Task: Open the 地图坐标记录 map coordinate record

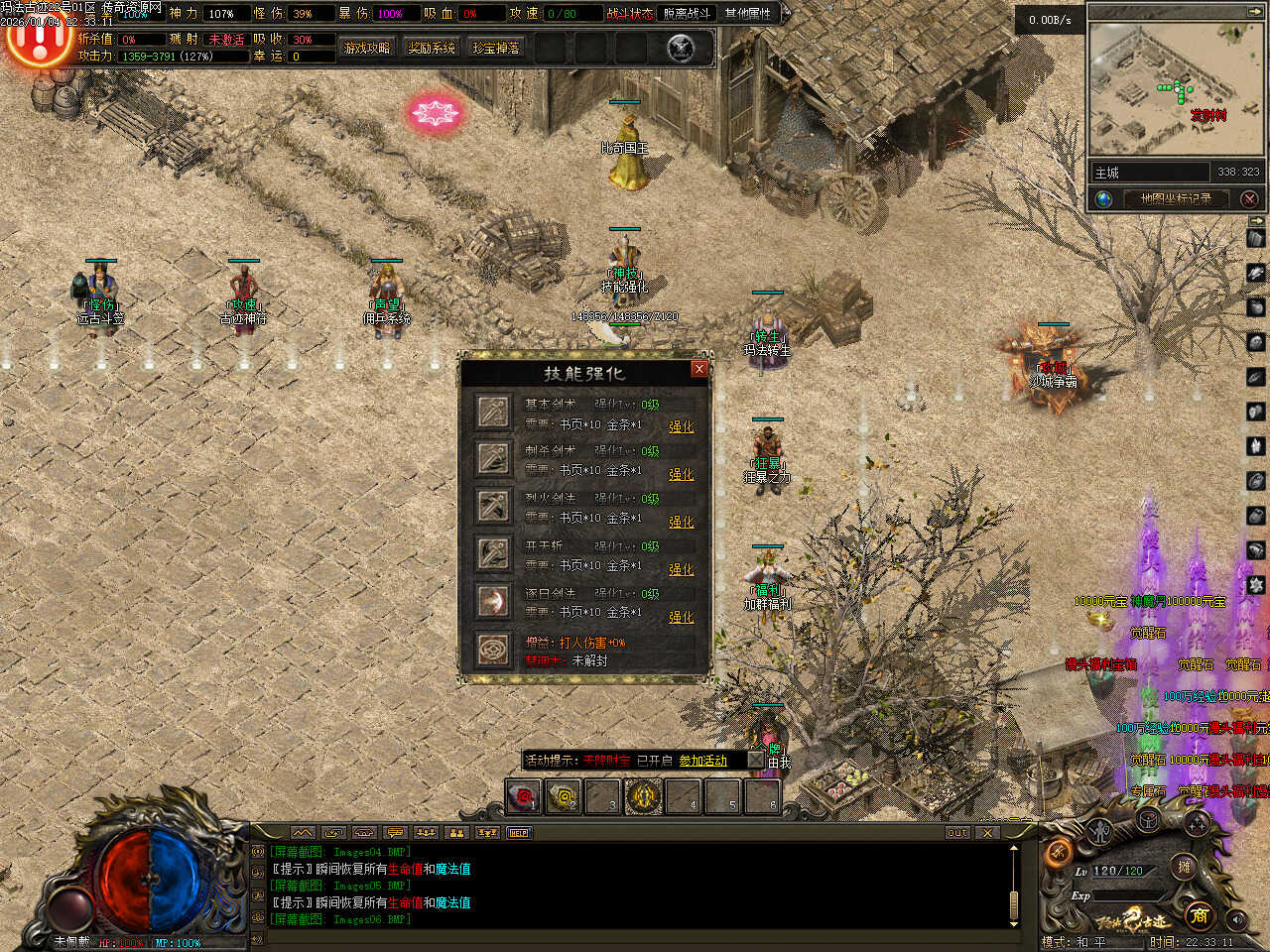Action: (1176, 198)
